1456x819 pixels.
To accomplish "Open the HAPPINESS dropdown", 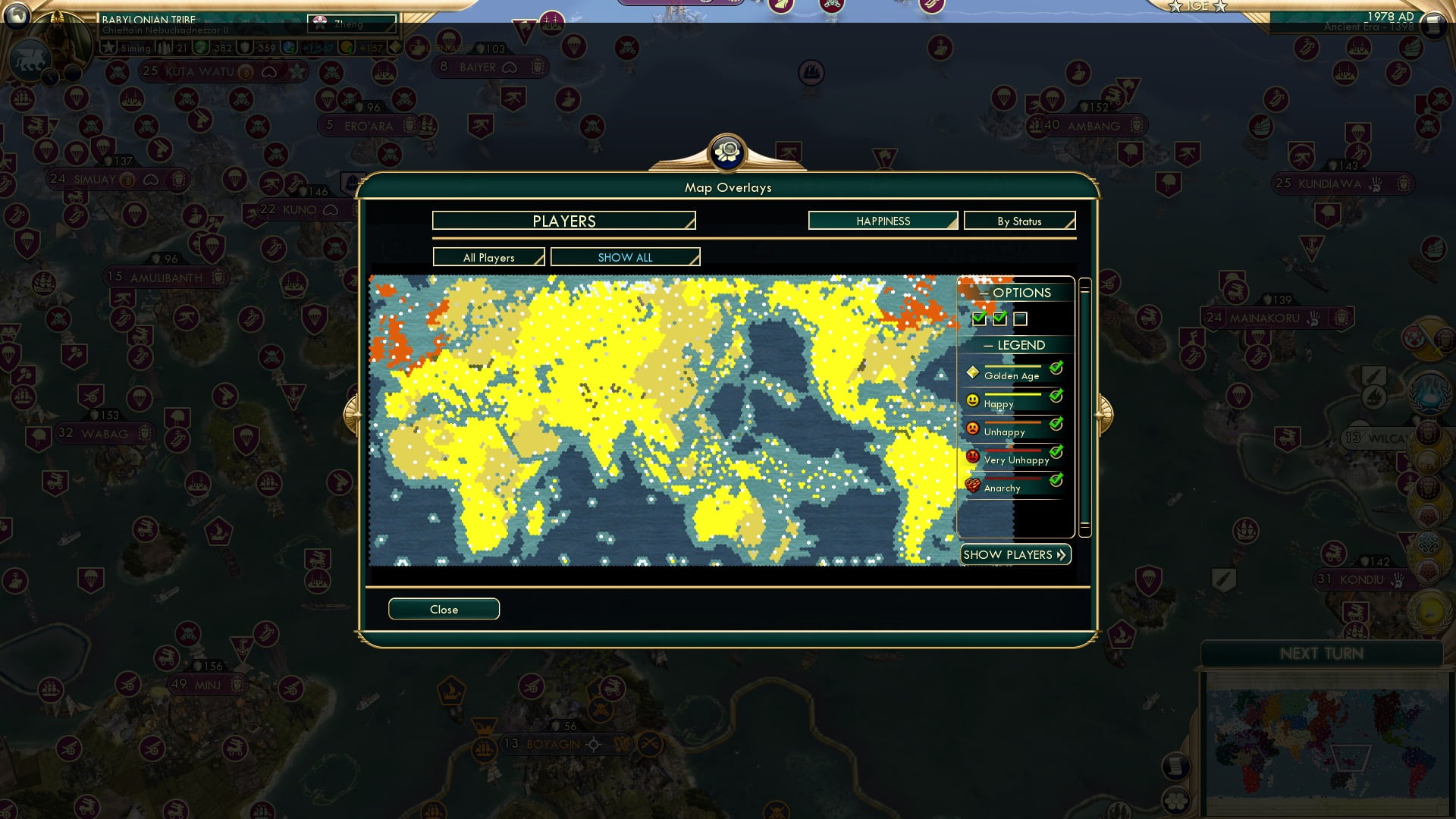I will click(x=882, y=221).
